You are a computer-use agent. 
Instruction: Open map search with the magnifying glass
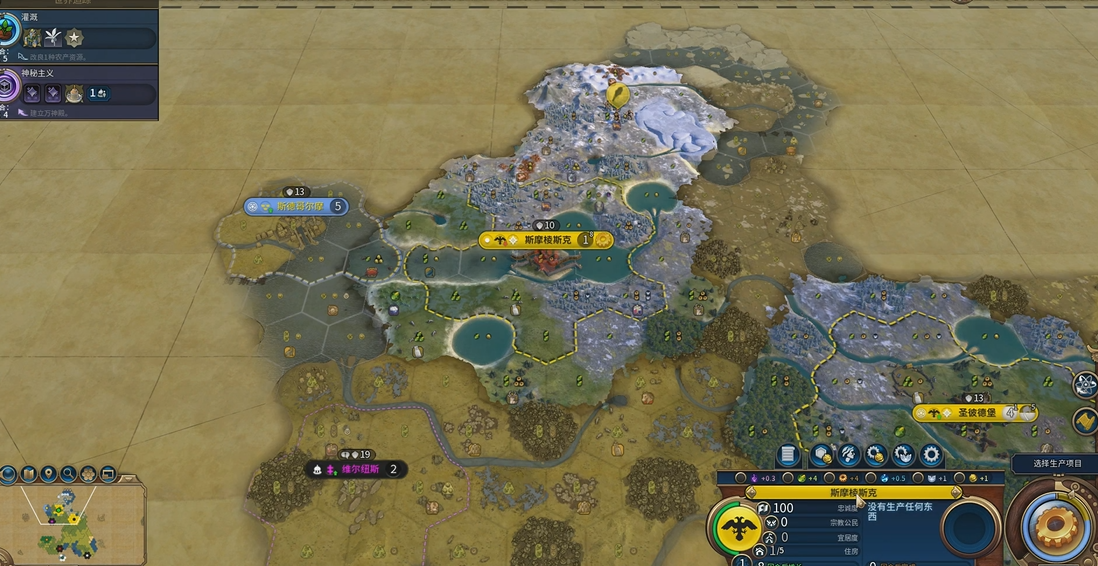68,474
